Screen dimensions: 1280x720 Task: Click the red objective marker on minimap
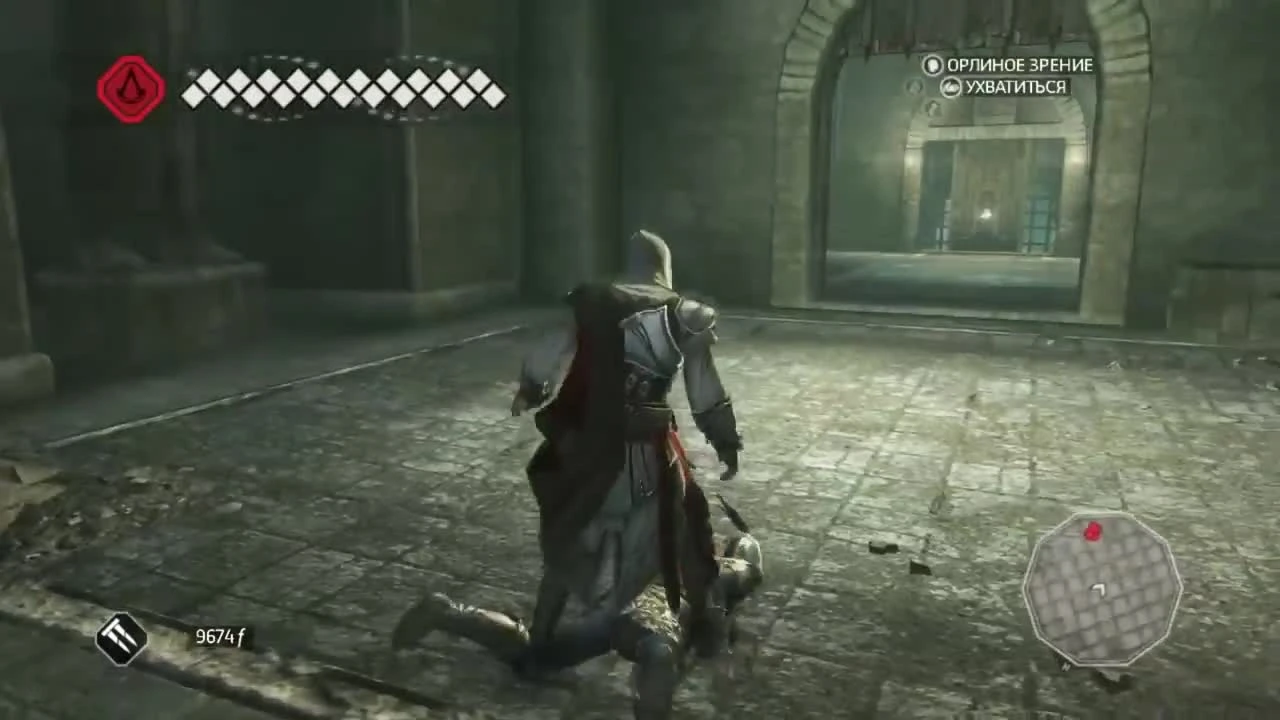pyautogui.click(x=1093, y=532)
